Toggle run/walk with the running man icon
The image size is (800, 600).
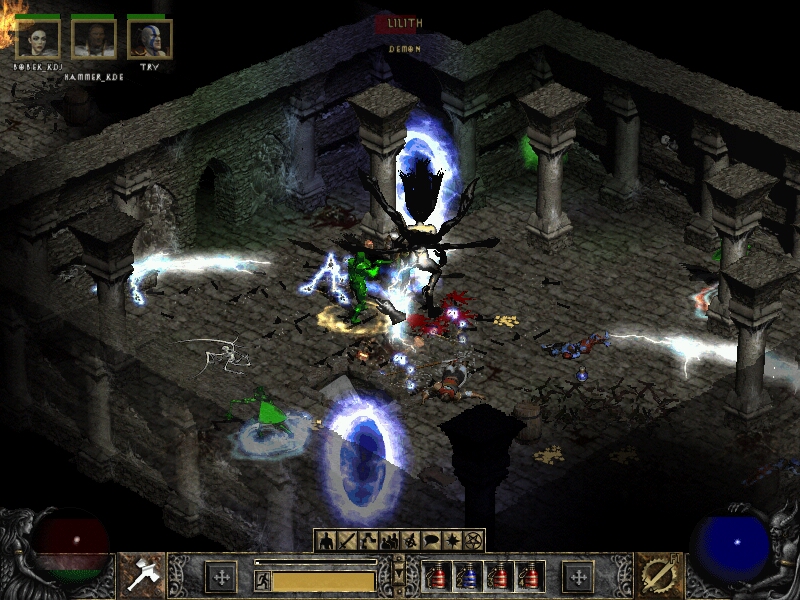point(262,579)
